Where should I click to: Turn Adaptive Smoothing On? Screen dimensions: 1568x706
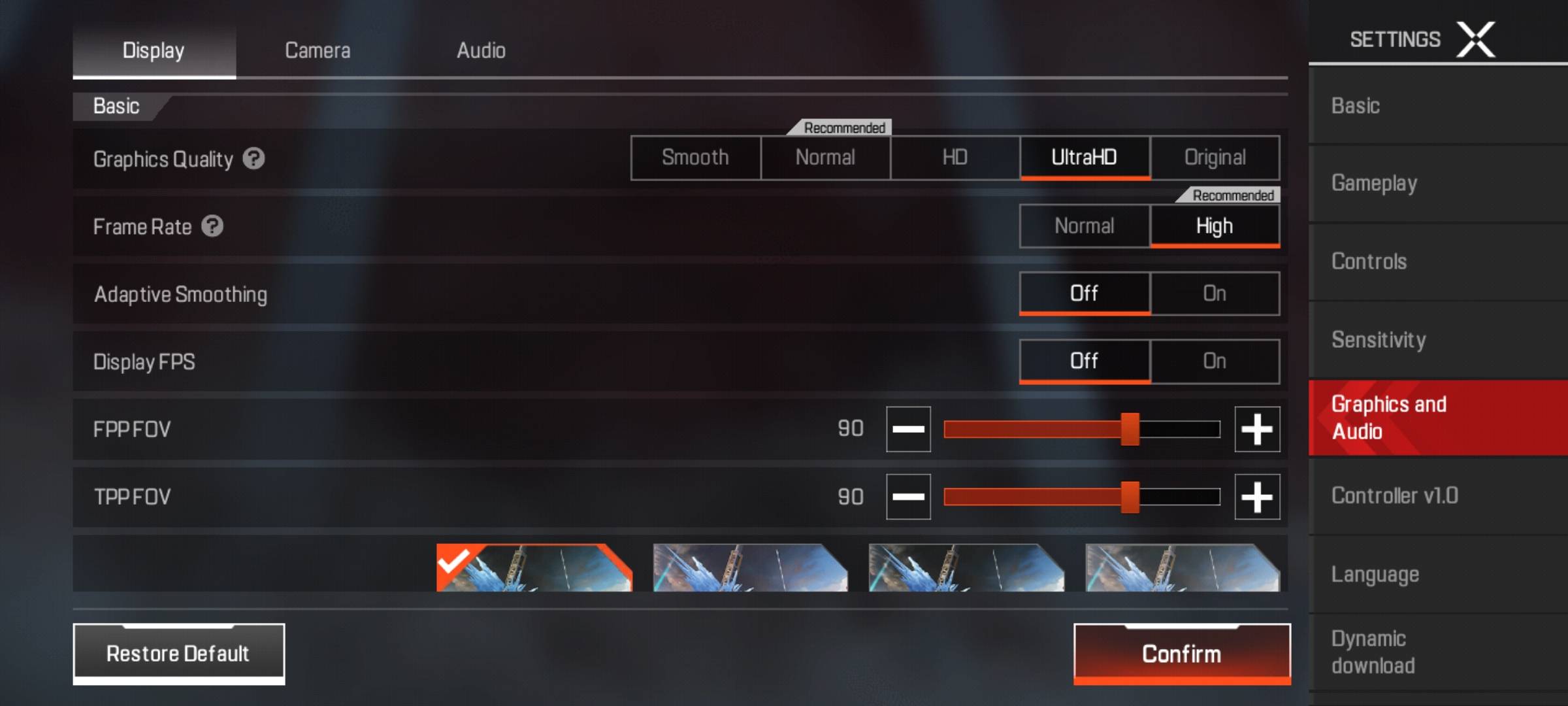tap(1215, 294)
